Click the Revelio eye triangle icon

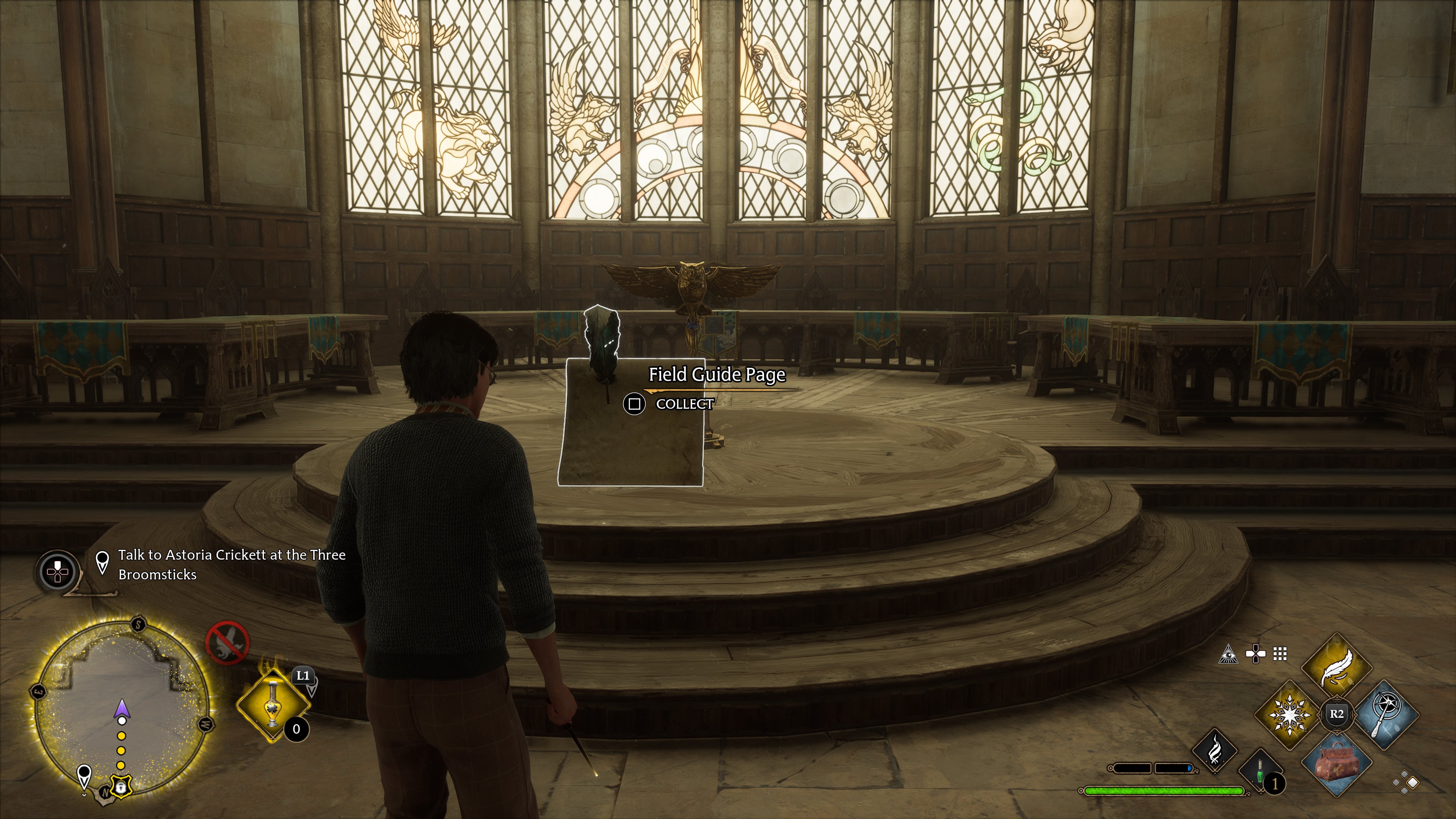tap(1228, 654)
